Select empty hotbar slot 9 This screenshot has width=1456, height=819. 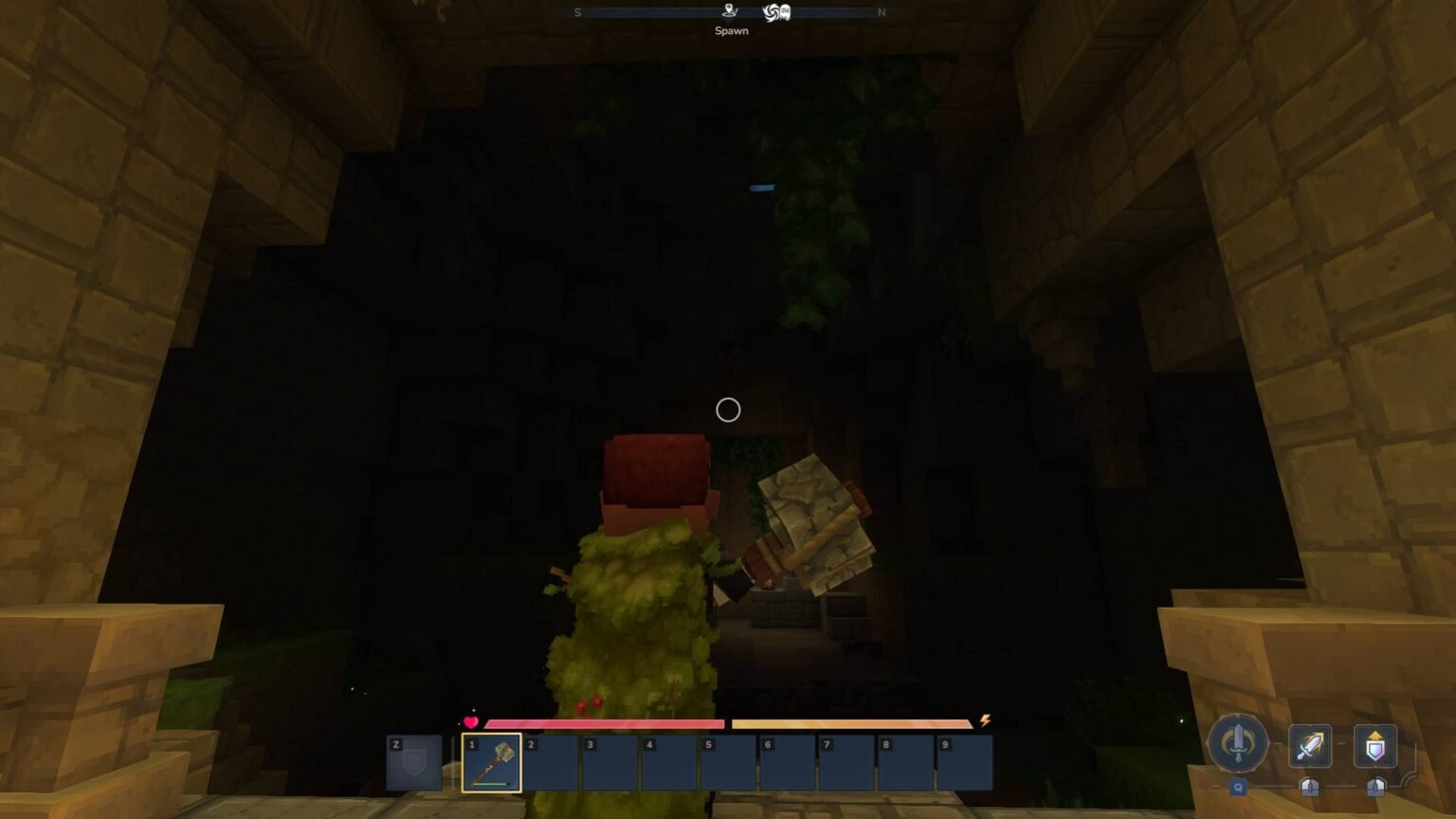click(x=966, y=761)
